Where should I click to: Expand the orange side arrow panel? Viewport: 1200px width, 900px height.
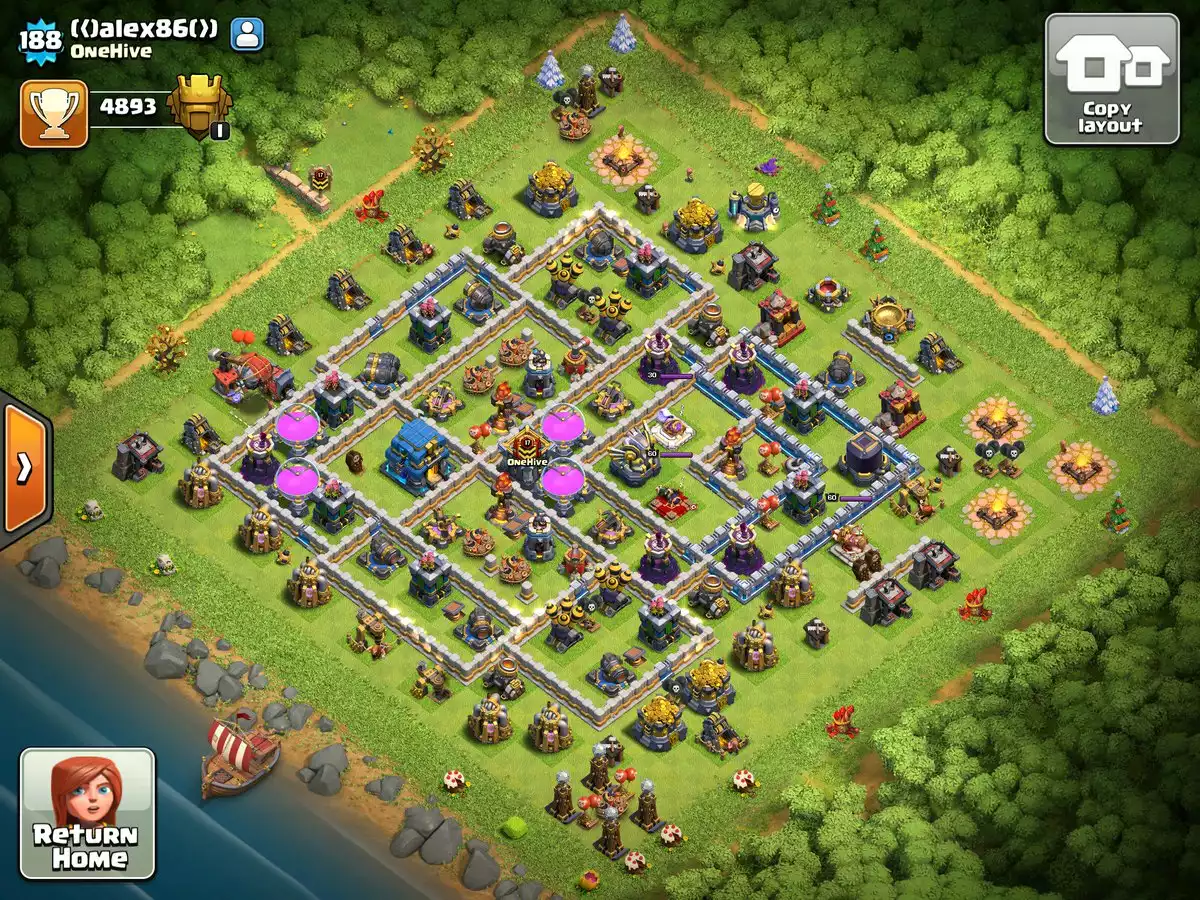[x=24, y=468]
